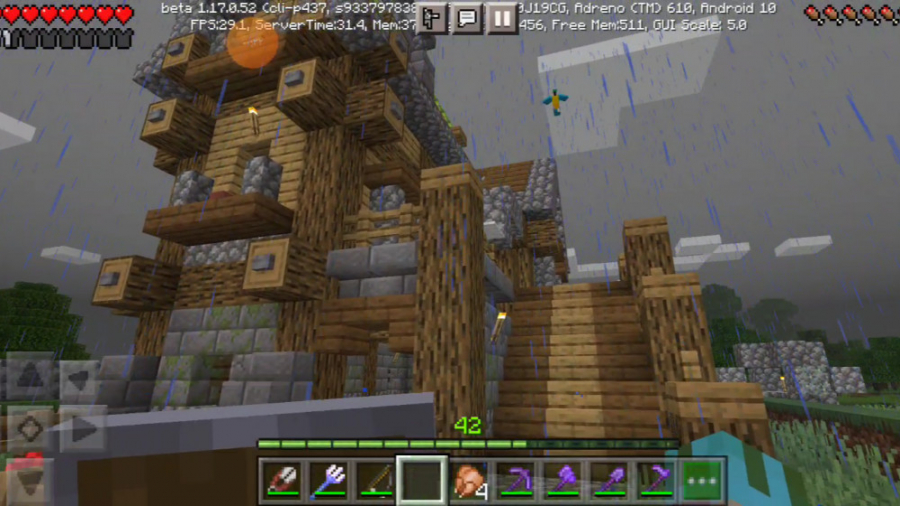Select the shears hotbar slot
The height and width of the screenshot is (506, 900).
(283, 481)
